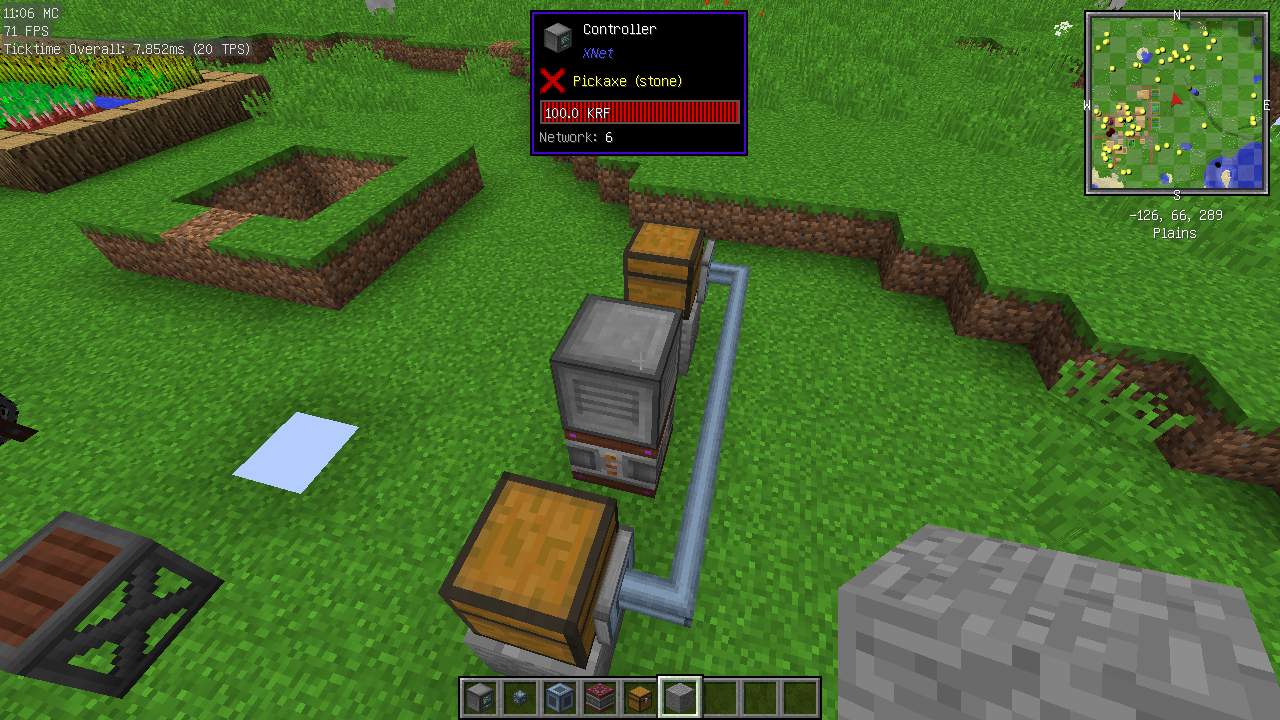Click the Controller block icon in the tooltip
Image resolution: width=1280 pixels, height=720 pixels.
(557, 36)
